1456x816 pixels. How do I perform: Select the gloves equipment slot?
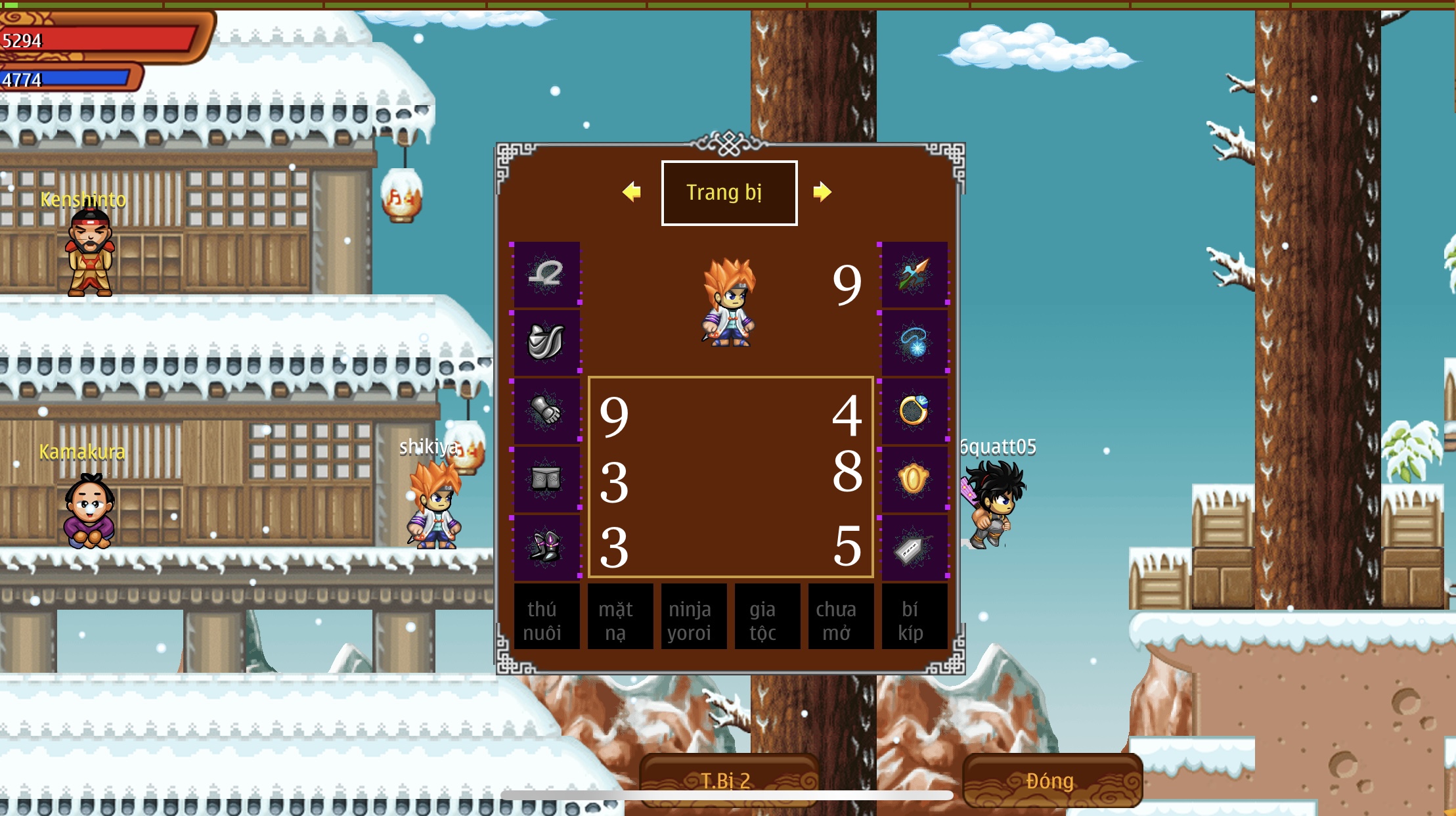coord(546,410)
